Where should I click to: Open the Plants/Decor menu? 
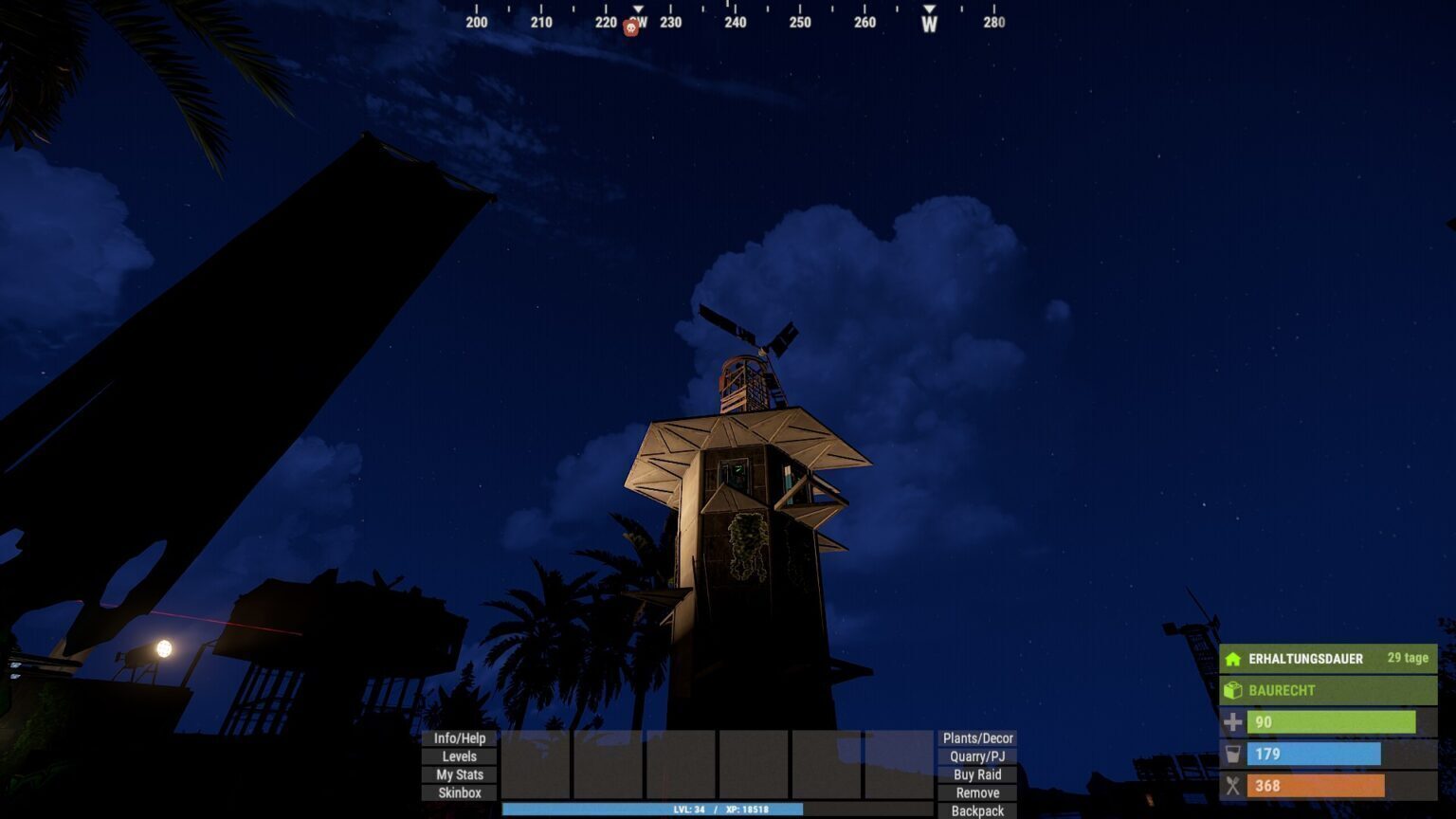(977, 738)
